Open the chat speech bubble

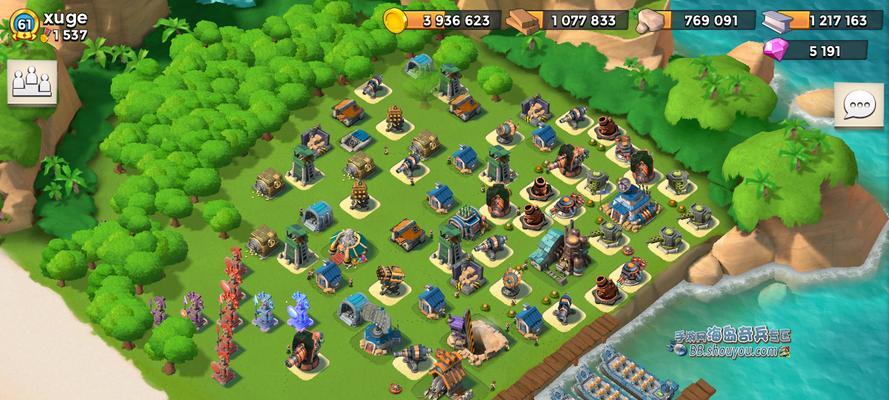pos(858,105)
